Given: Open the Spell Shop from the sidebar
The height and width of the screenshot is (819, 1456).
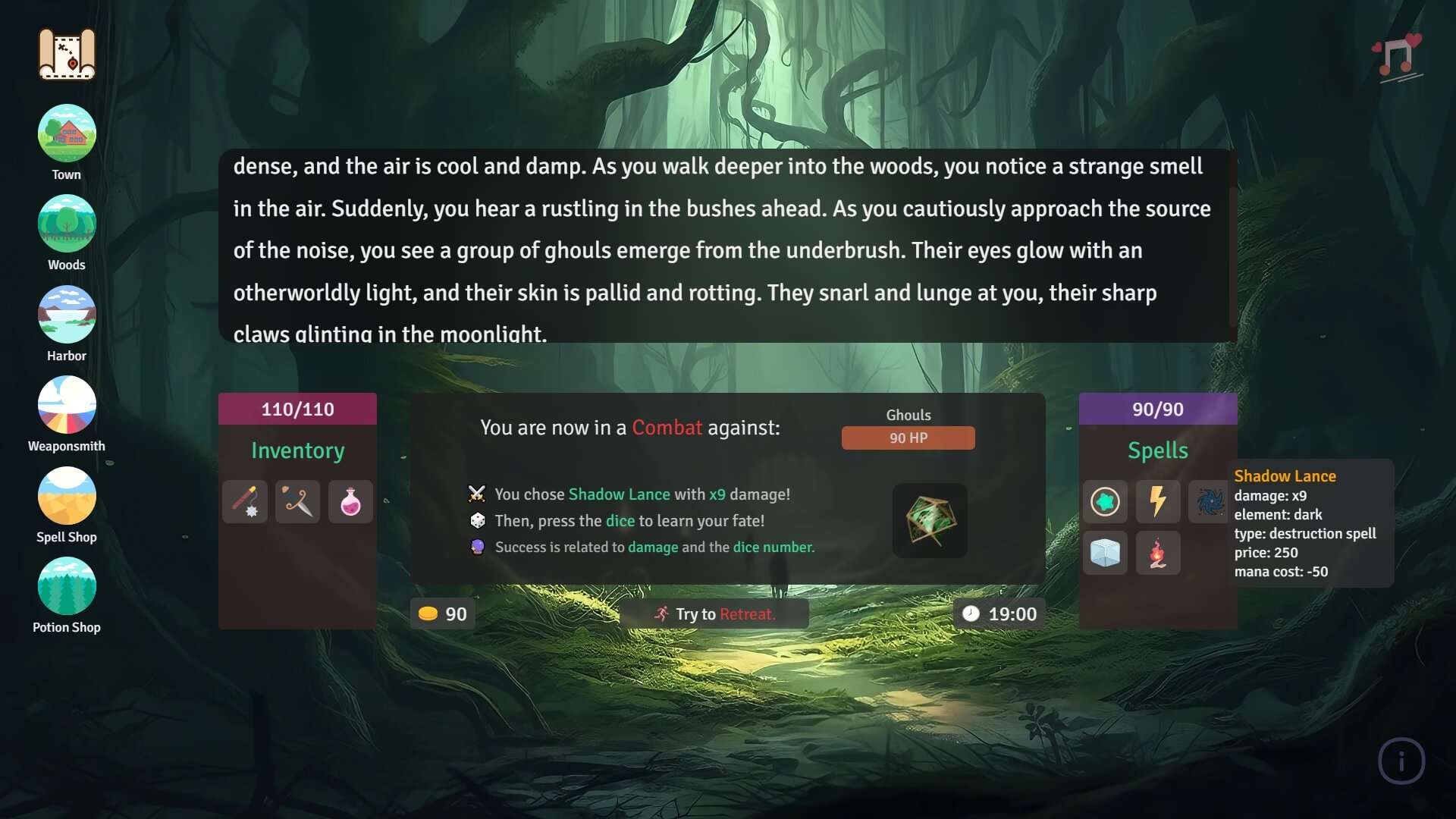Looking at the screenshot, I should [x=67, y=495].
